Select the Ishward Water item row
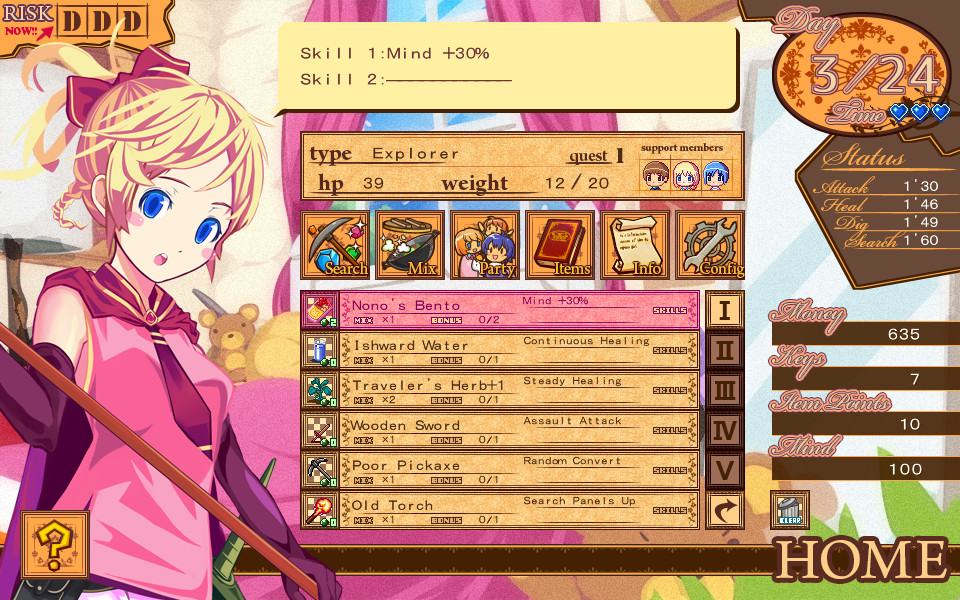This screenshot has height=600, width=960. point(500,350)
